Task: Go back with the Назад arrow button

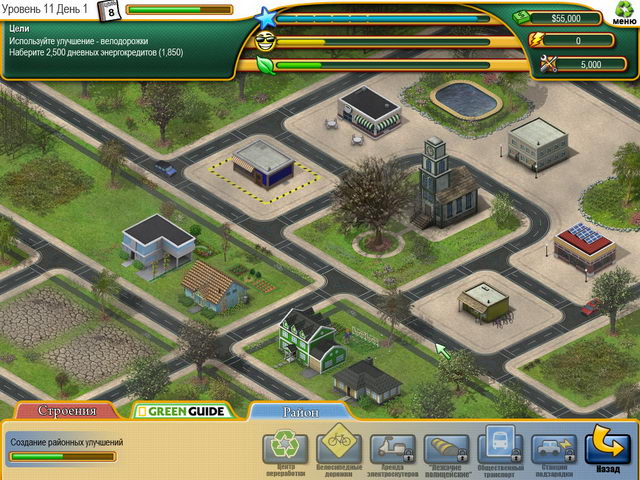Action: (607, 446)
